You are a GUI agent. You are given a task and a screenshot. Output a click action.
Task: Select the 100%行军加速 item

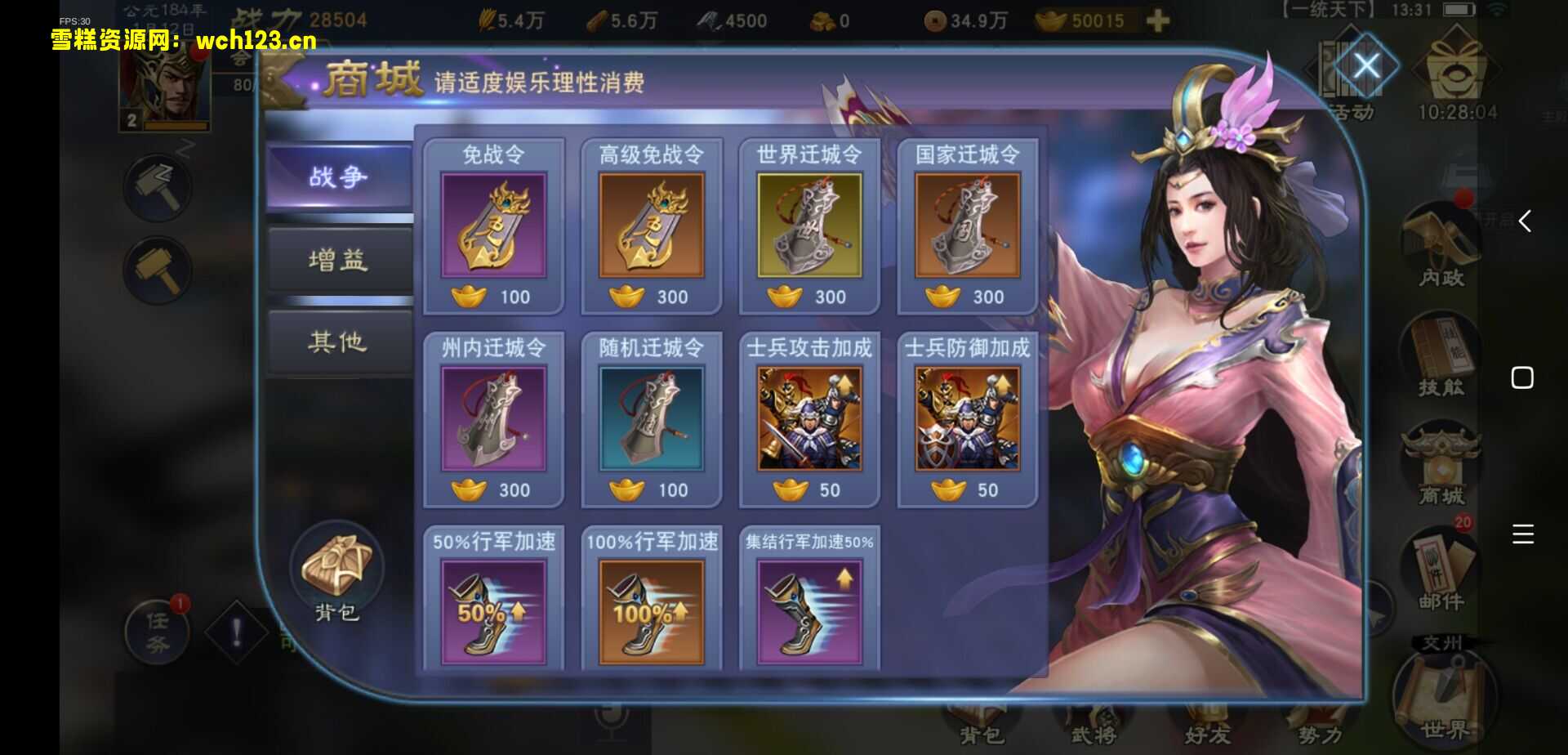coord(651,613)
